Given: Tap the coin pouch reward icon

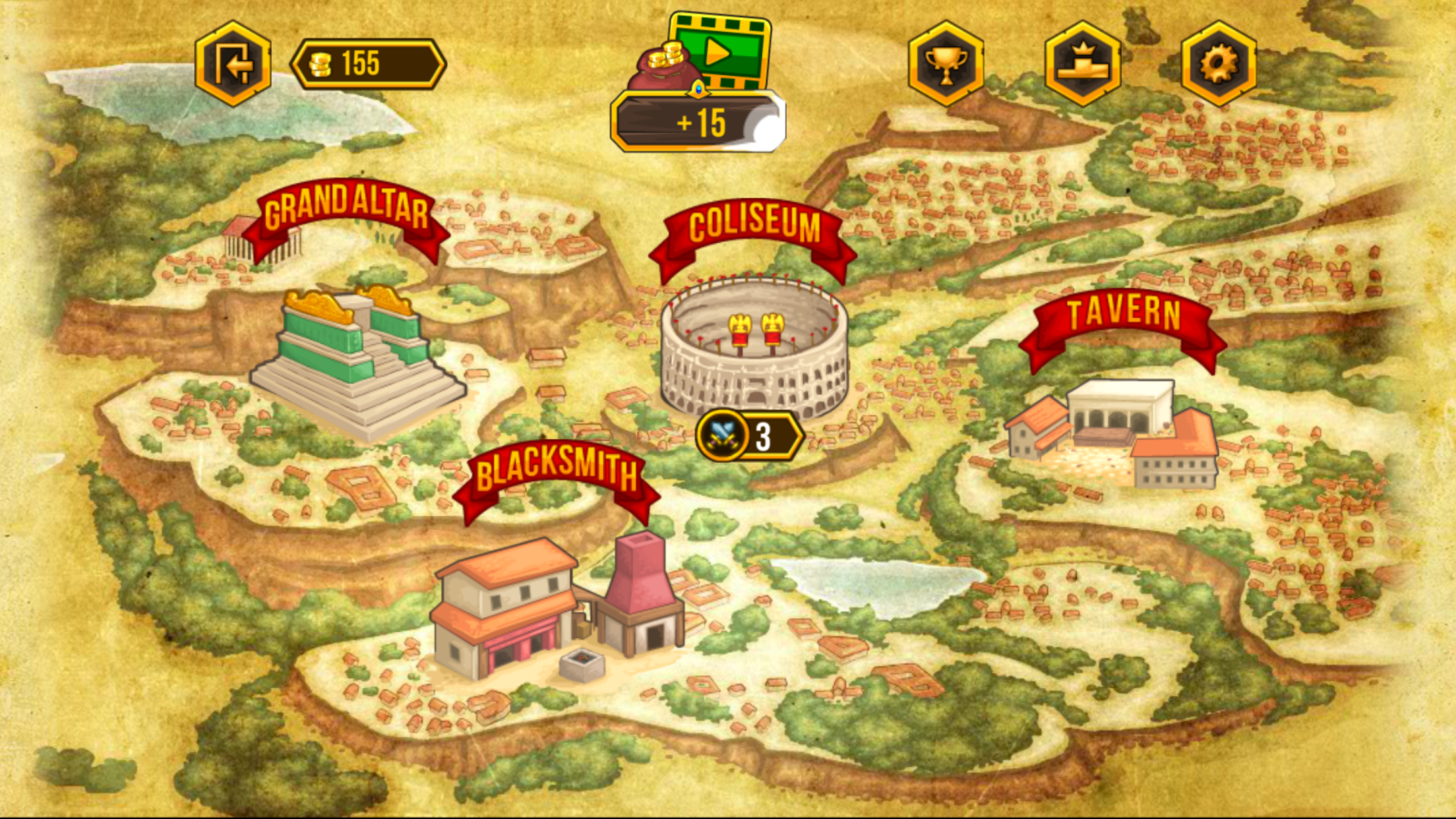Looking at the screenshot, I should tap(661, 66).
